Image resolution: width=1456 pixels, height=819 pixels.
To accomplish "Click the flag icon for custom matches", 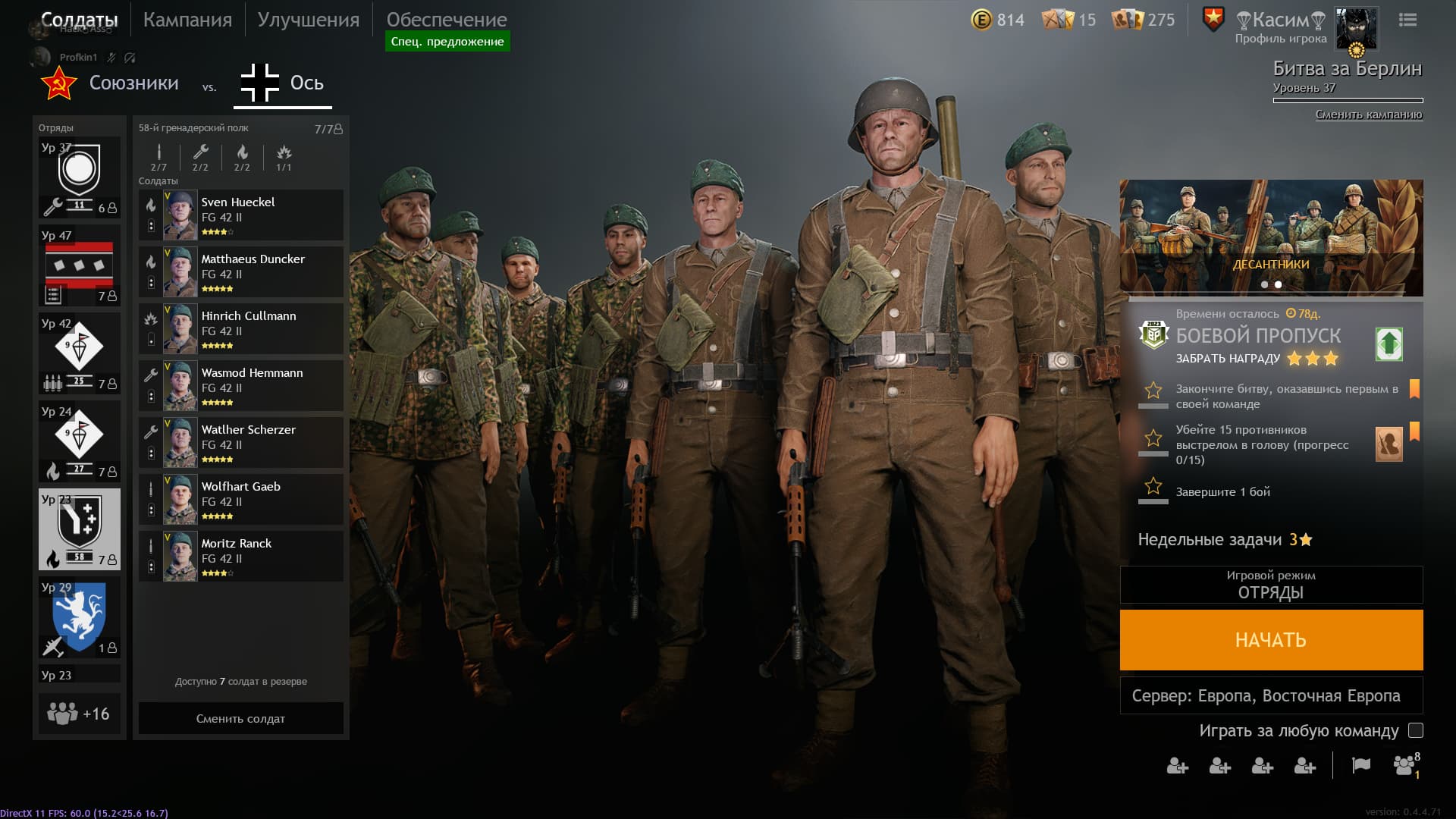I will tap(1361, 767).
